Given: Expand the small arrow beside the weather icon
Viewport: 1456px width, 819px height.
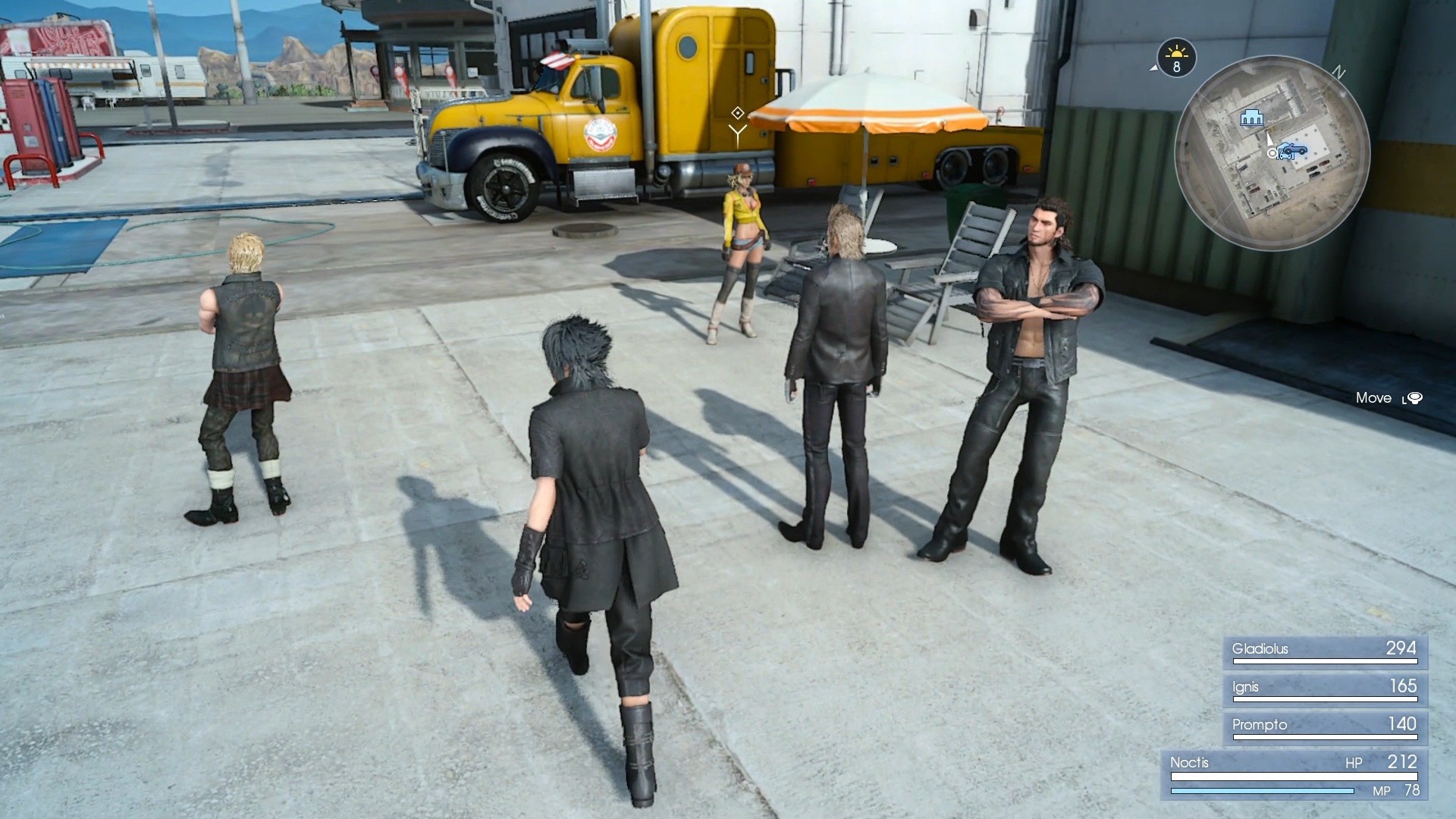Looking at the screenshot, I should (x=1153, y=68).
